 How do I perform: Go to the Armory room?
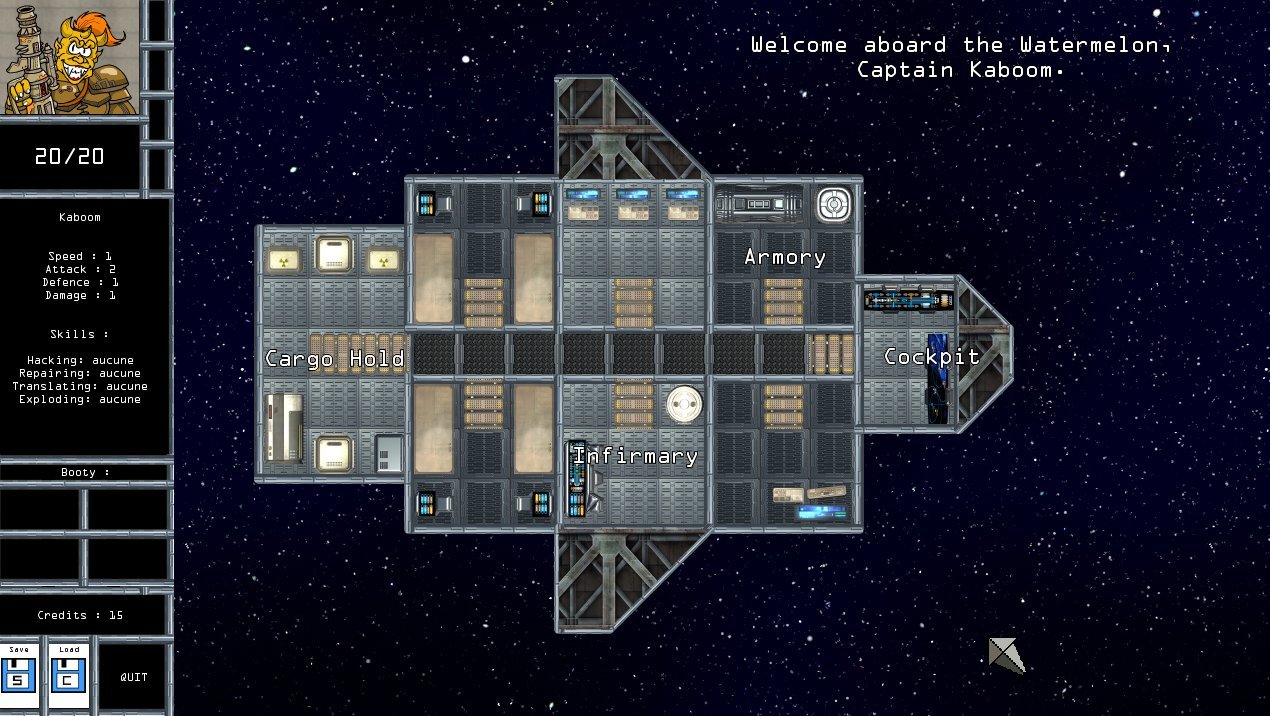coord(785,257)
